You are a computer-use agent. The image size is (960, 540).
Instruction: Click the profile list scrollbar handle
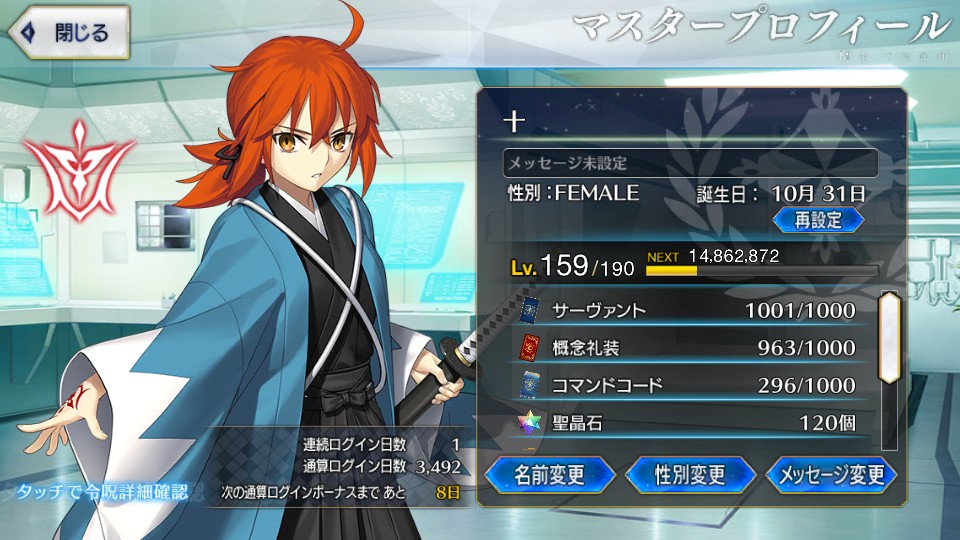(x=889, y=336)
